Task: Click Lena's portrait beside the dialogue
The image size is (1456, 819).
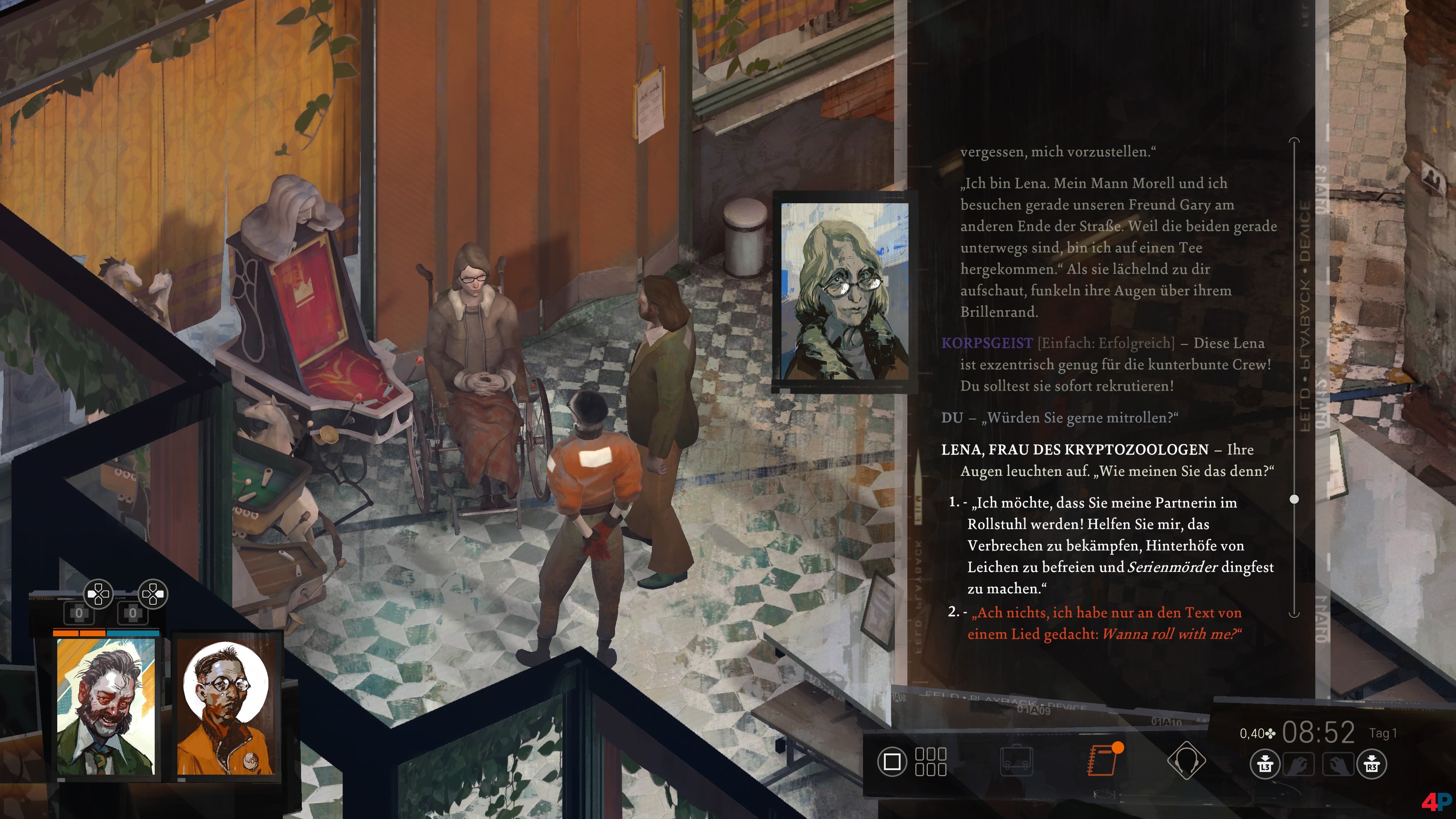Action: point(844,292)
